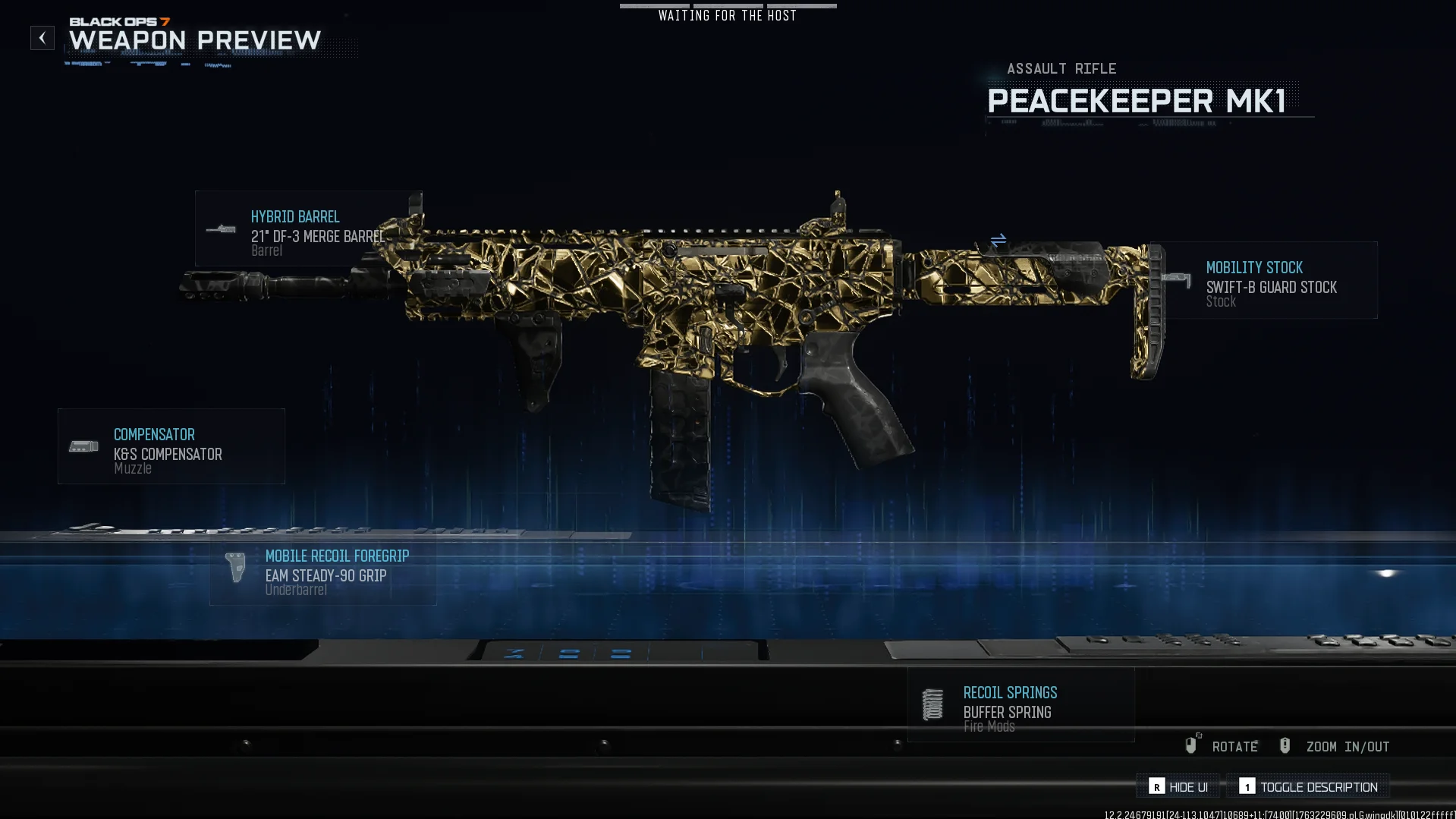Click the swap arrows icon above the stock

[x=998, y=240]
